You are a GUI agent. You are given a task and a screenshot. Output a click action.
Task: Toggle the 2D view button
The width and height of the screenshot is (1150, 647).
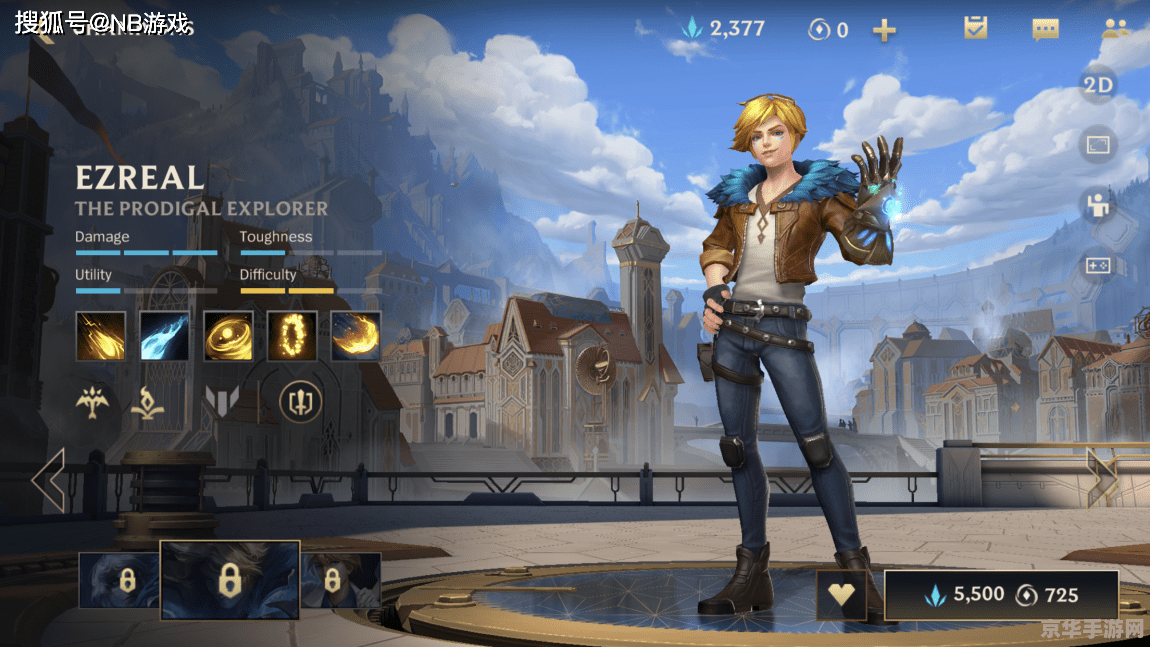coord(1098,85)
